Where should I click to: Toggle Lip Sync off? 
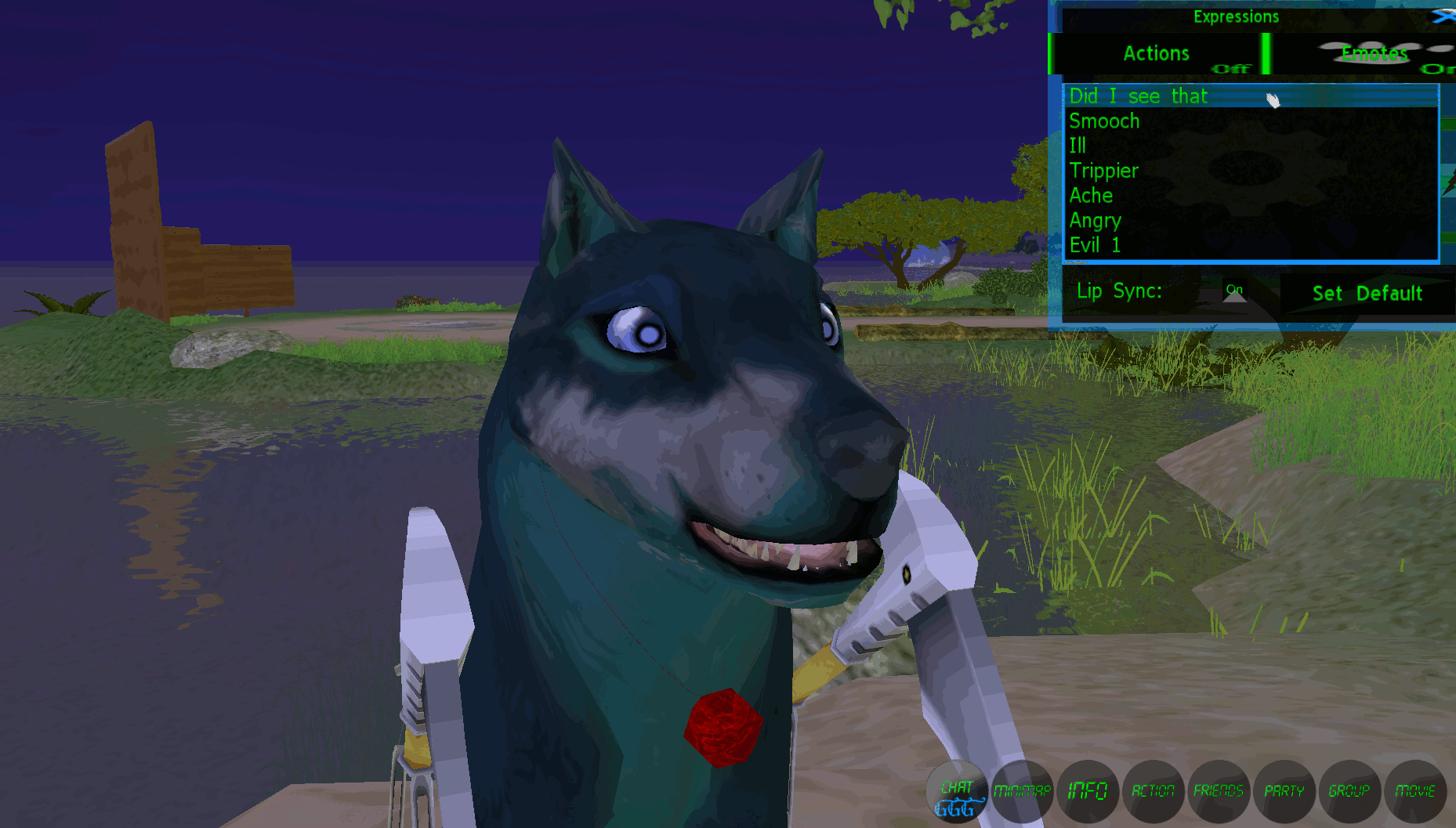click(1236, 290)
